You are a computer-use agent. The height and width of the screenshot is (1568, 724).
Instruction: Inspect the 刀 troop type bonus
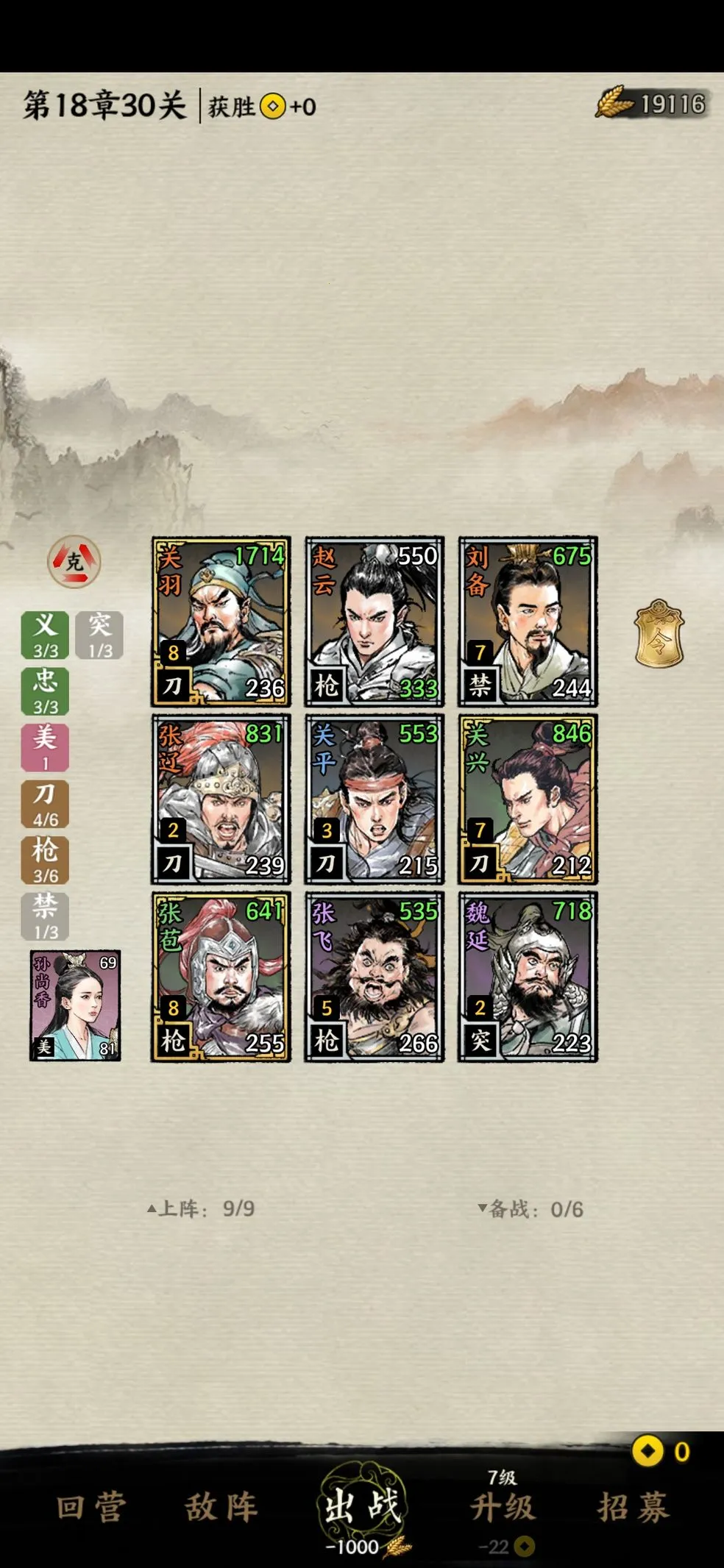(x=45, y=803)
